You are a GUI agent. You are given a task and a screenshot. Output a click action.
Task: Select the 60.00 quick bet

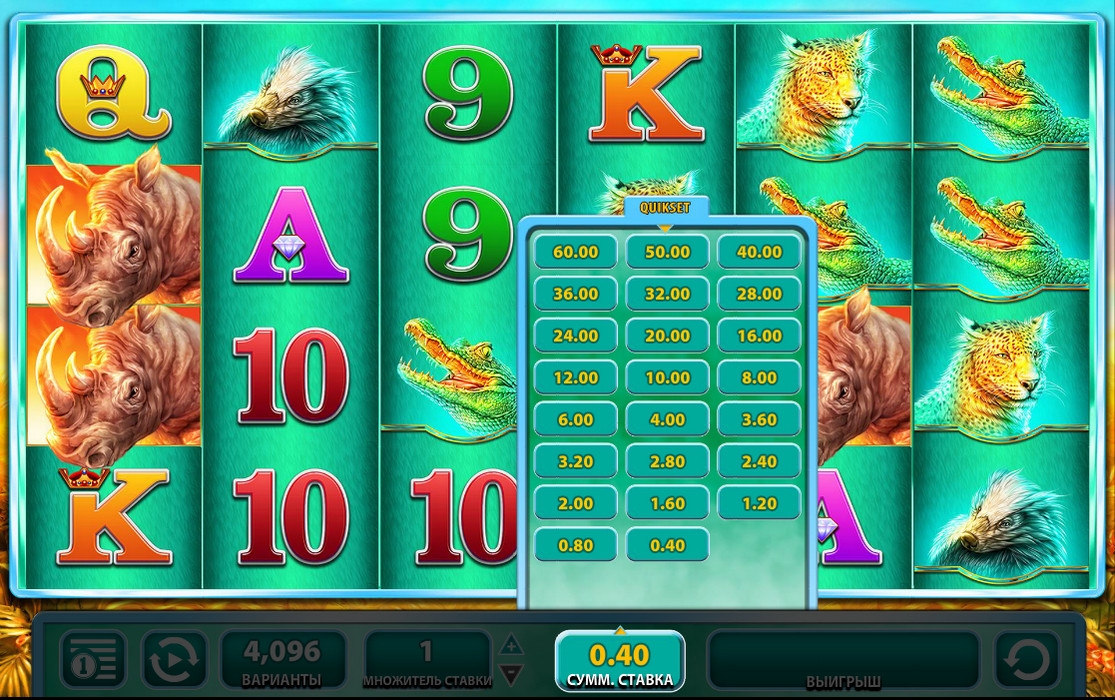tap(575, 252)
